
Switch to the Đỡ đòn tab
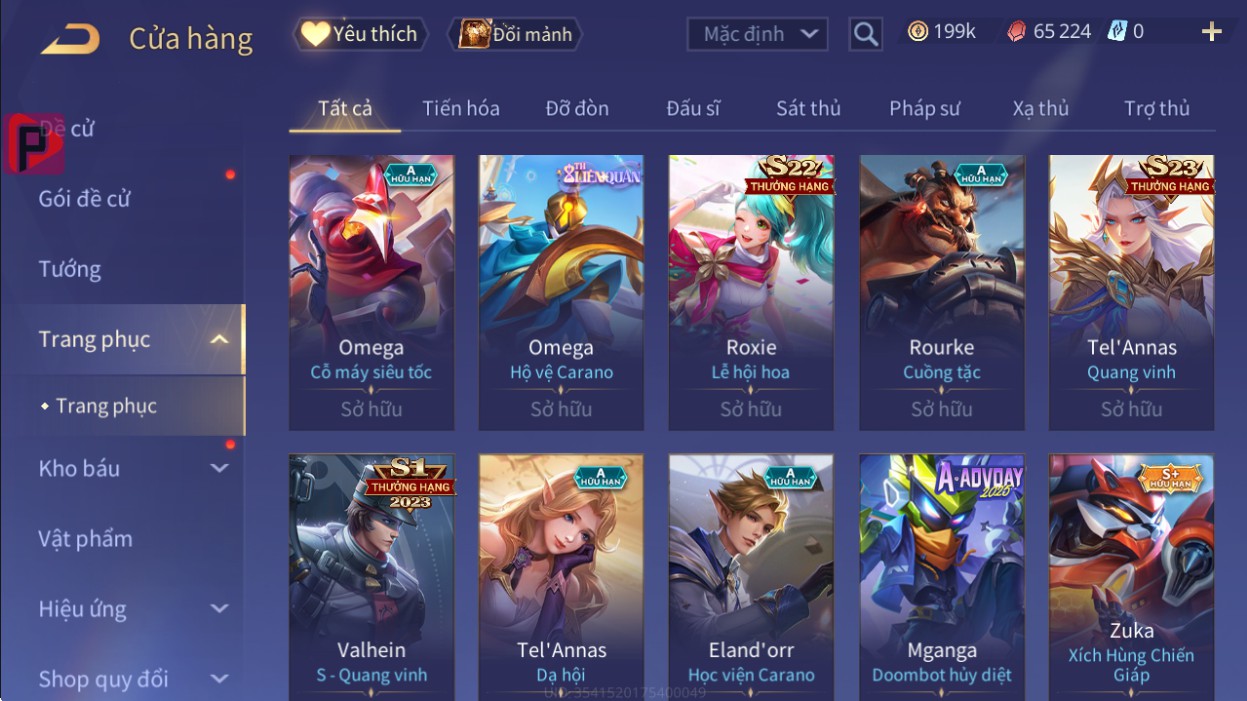pyautogui.click(x=577, y=108)
